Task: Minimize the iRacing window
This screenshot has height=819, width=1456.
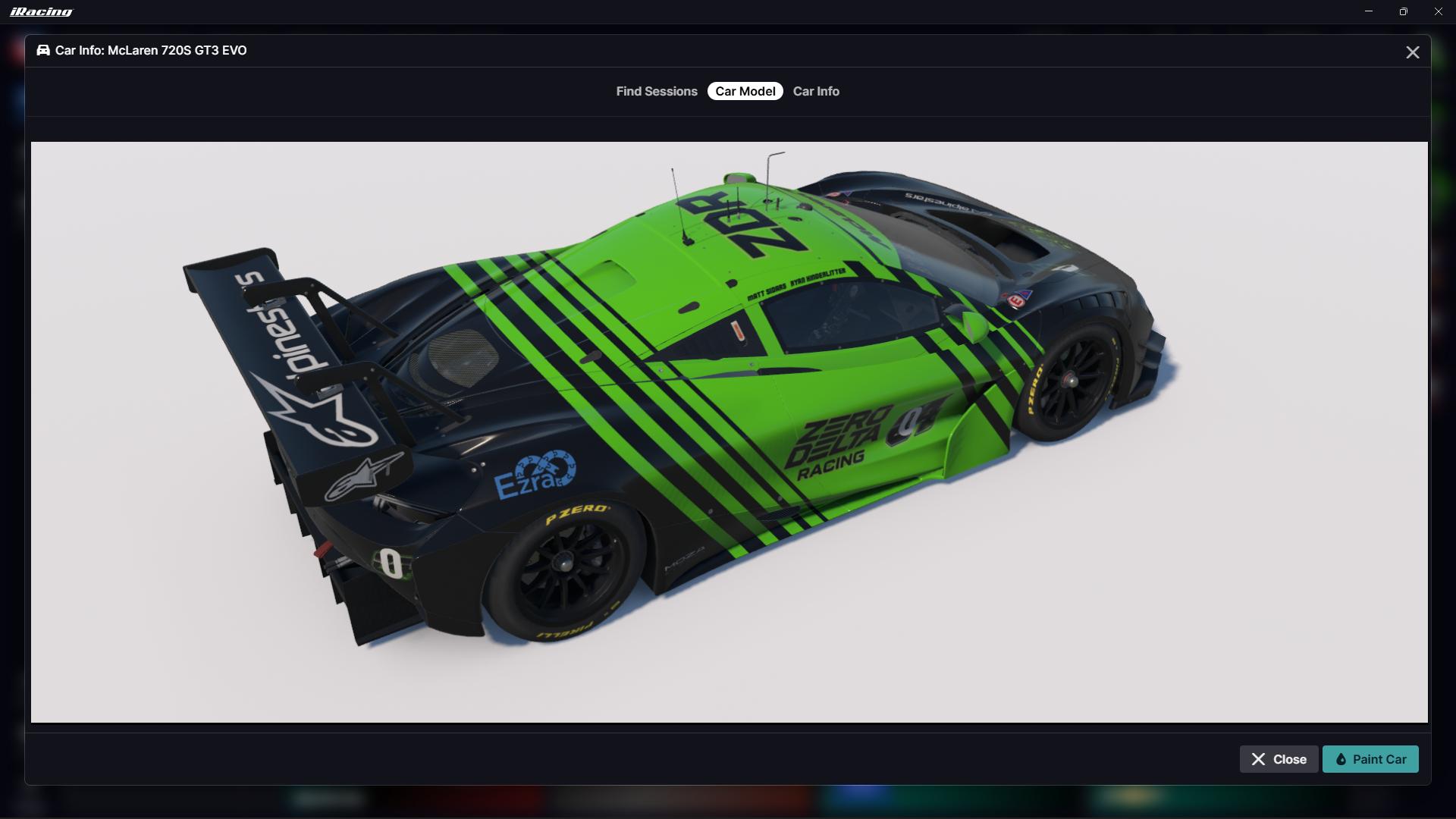Action: (x=1369, y=11)
